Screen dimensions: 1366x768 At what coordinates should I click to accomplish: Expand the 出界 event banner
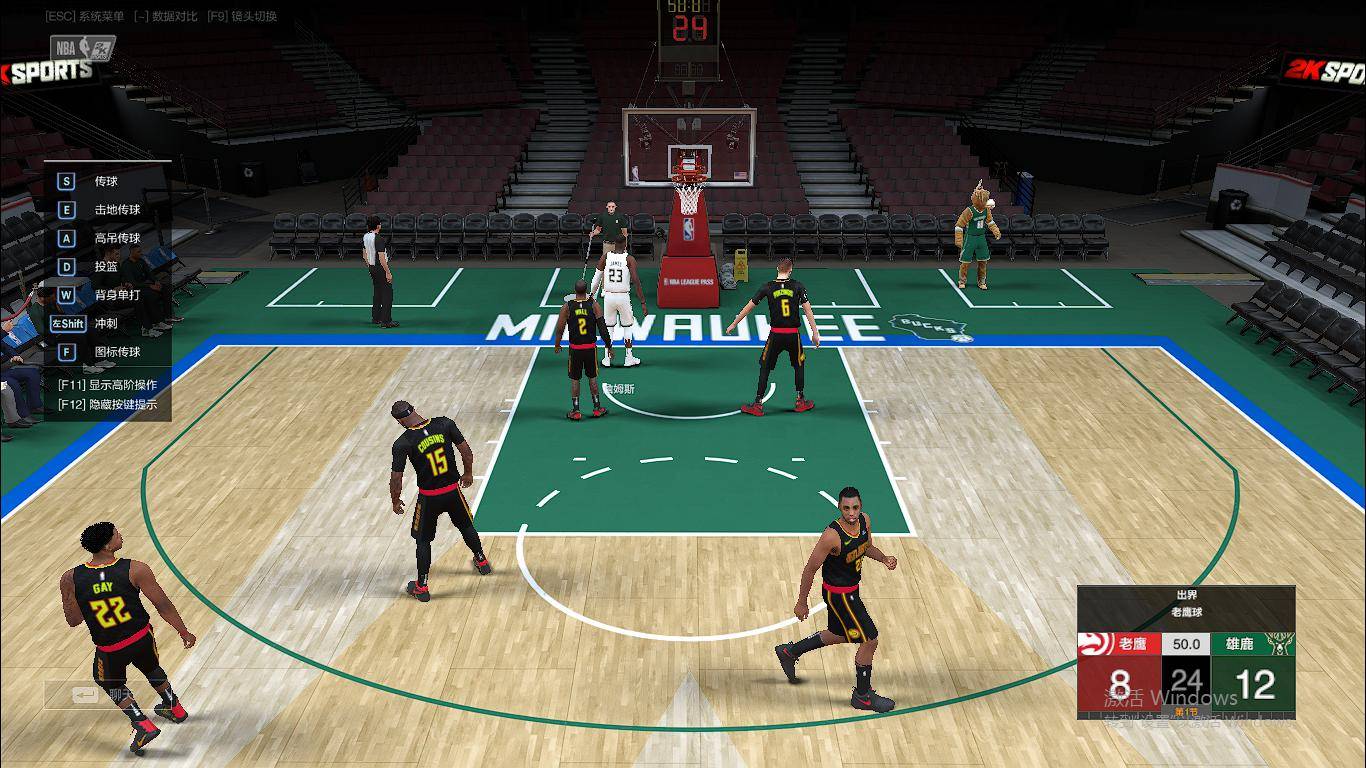[1186, 594]
